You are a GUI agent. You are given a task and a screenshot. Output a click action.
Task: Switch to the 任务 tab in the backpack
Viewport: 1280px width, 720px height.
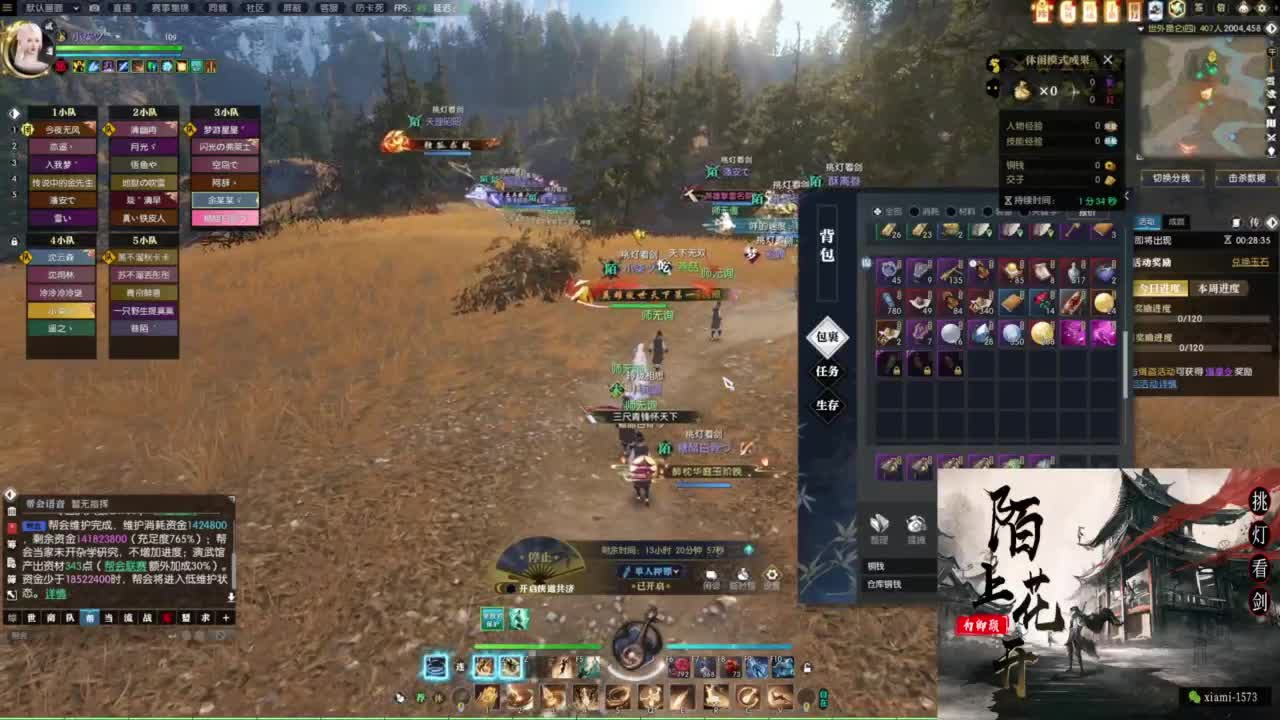(829, 371)
